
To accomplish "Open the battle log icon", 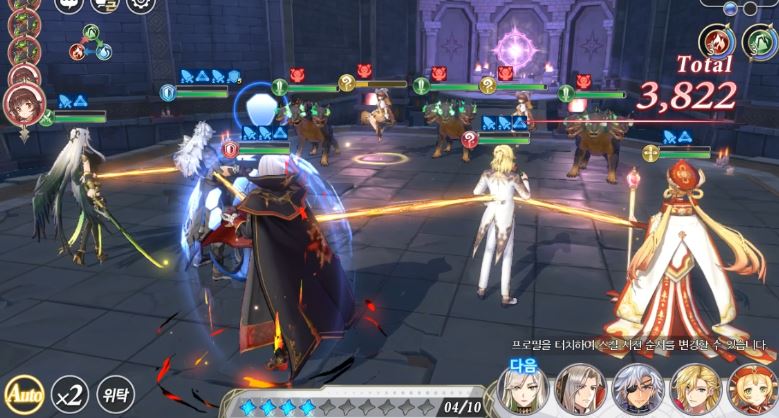I will click(104, 5).
